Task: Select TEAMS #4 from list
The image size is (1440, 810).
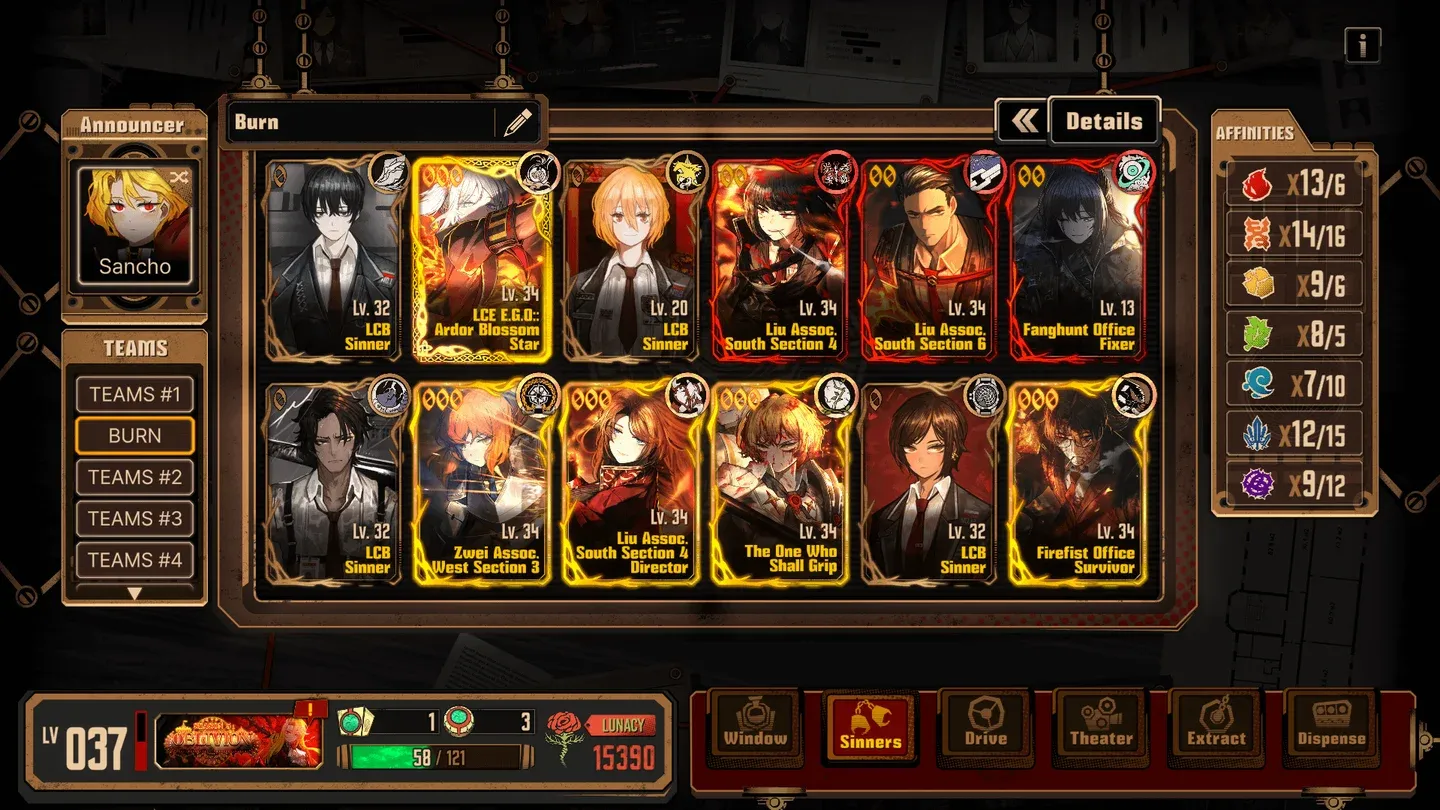Action: click(135, 560)
